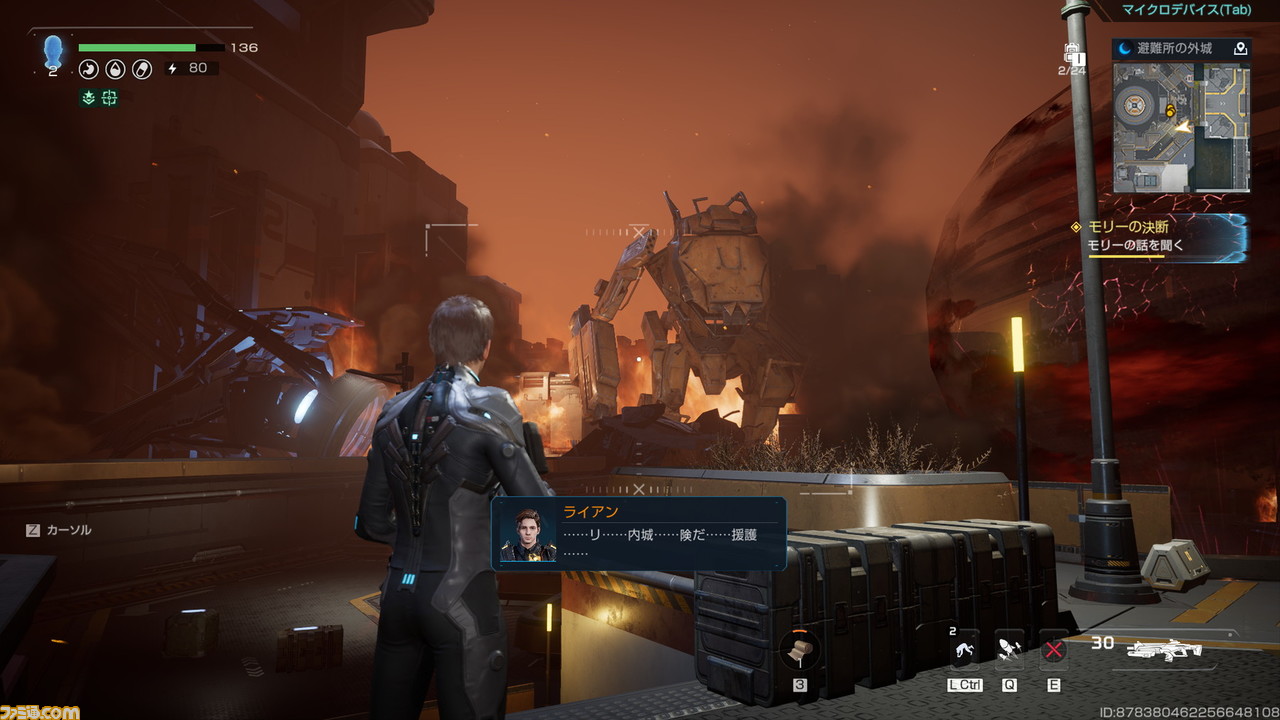
Task: Use the bandage roll item slot
Action: pyautogui.click(x=800, y=650)
